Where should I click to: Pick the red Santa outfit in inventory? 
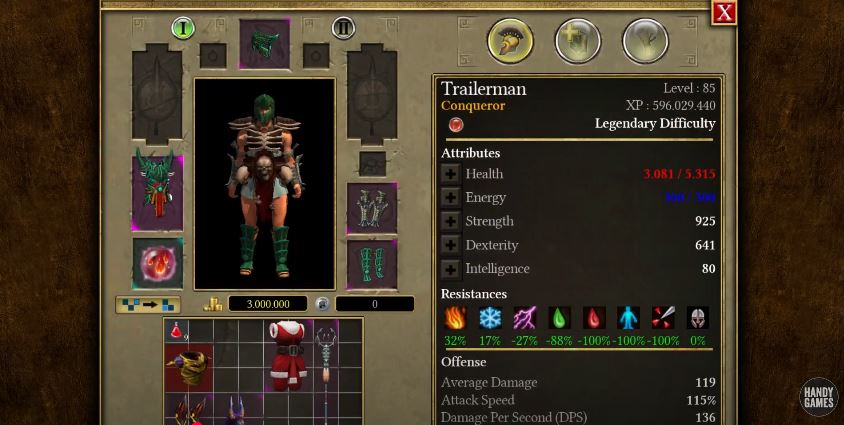pos(288,355)
